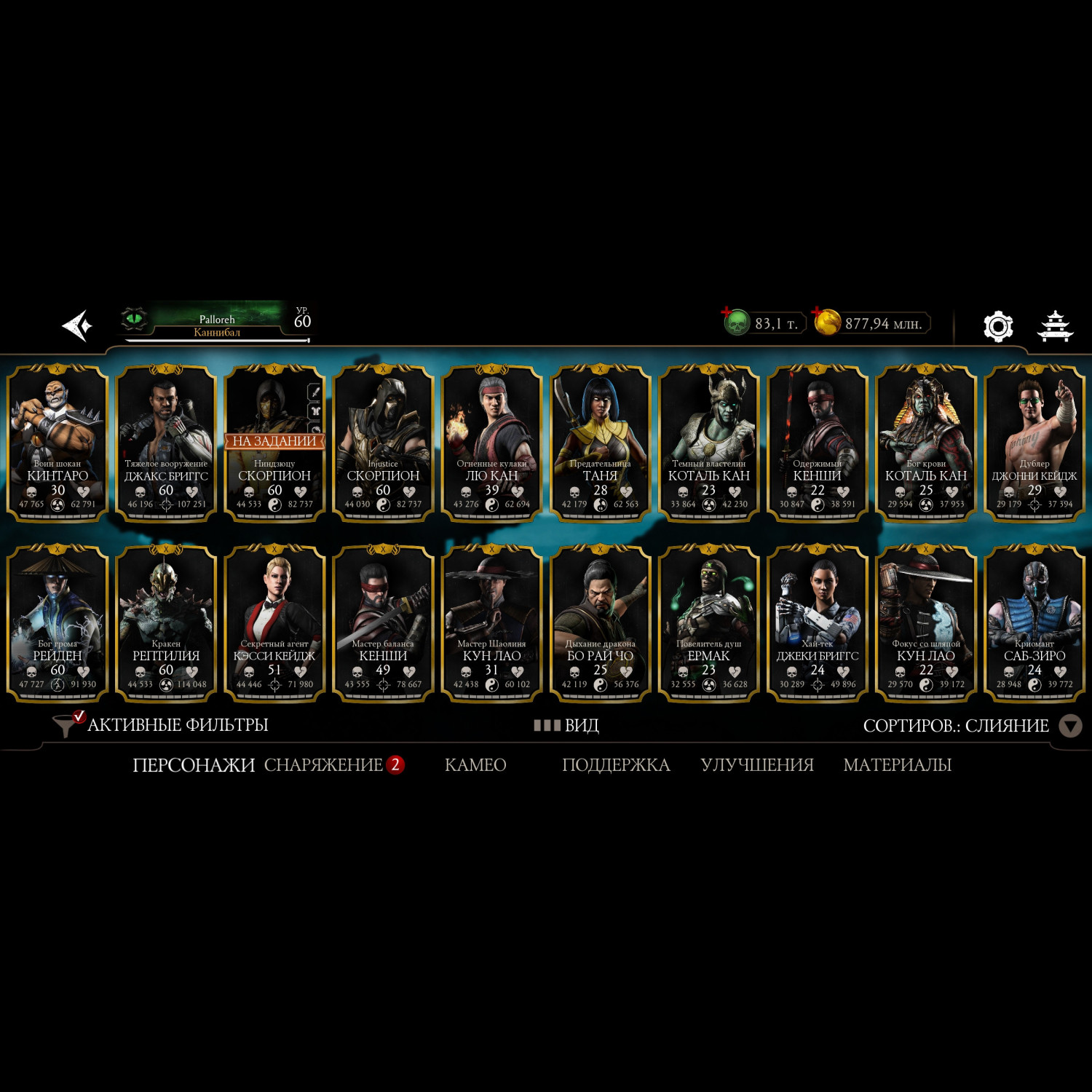Choose the Raiden thunder god card
The width and height of the screenshot is (1092, 1092).
[x=58, y=623]
